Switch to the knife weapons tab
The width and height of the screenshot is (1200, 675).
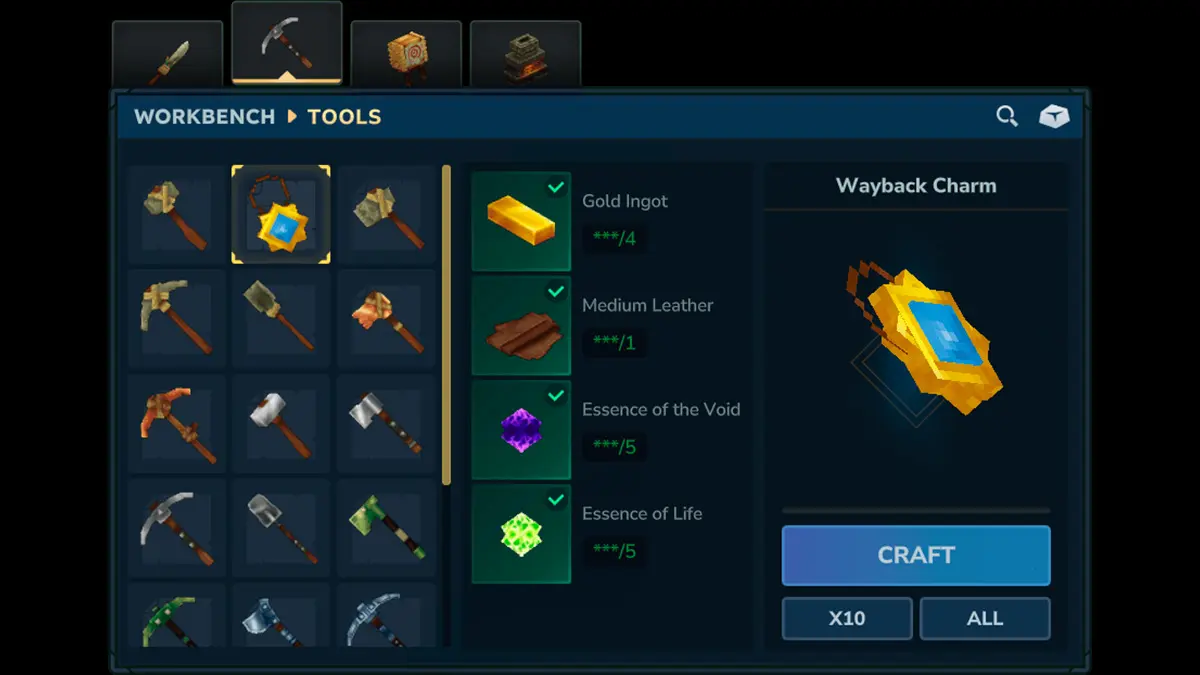[167, 59]
